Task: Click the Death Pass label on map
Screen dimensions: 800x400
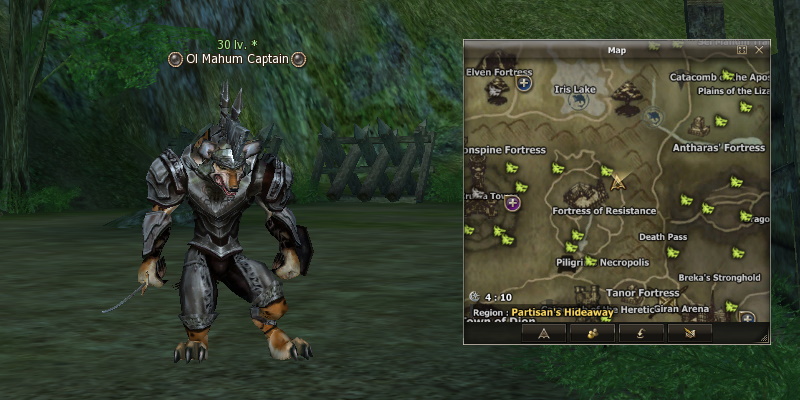Action: [x=663, y=237]
